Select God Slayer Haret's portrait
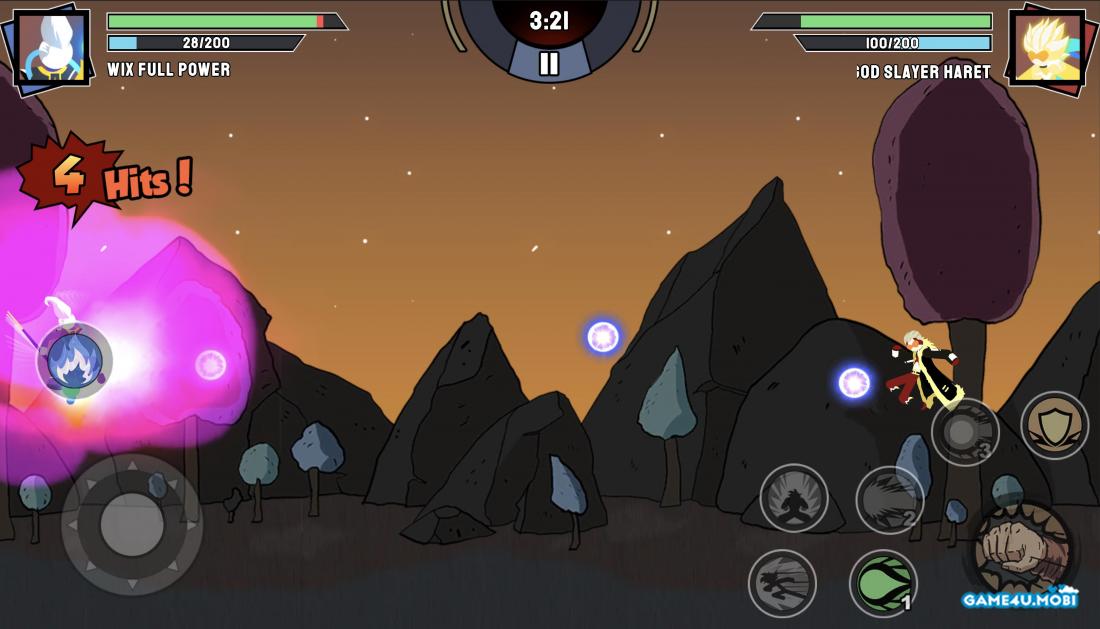 click(x=1047, y=46)
